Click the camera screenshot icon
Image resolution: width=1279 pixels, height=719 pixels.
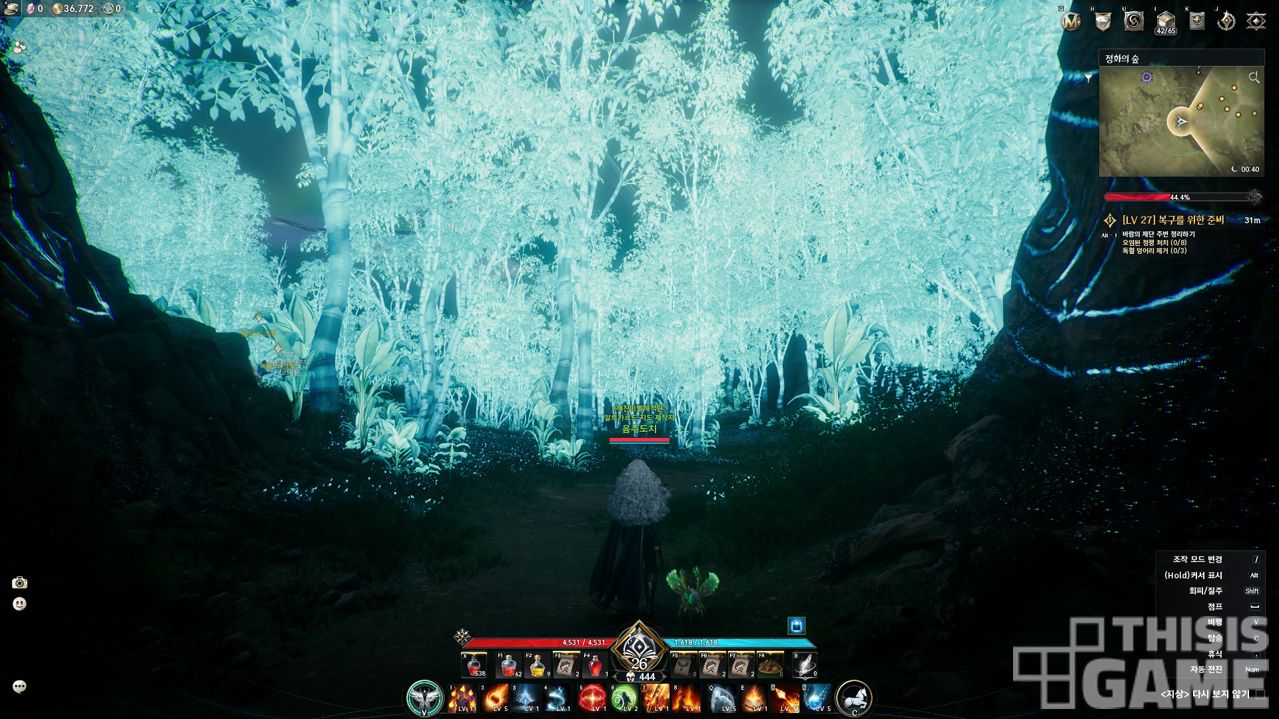pyautogui.click(x=19, y=583)
